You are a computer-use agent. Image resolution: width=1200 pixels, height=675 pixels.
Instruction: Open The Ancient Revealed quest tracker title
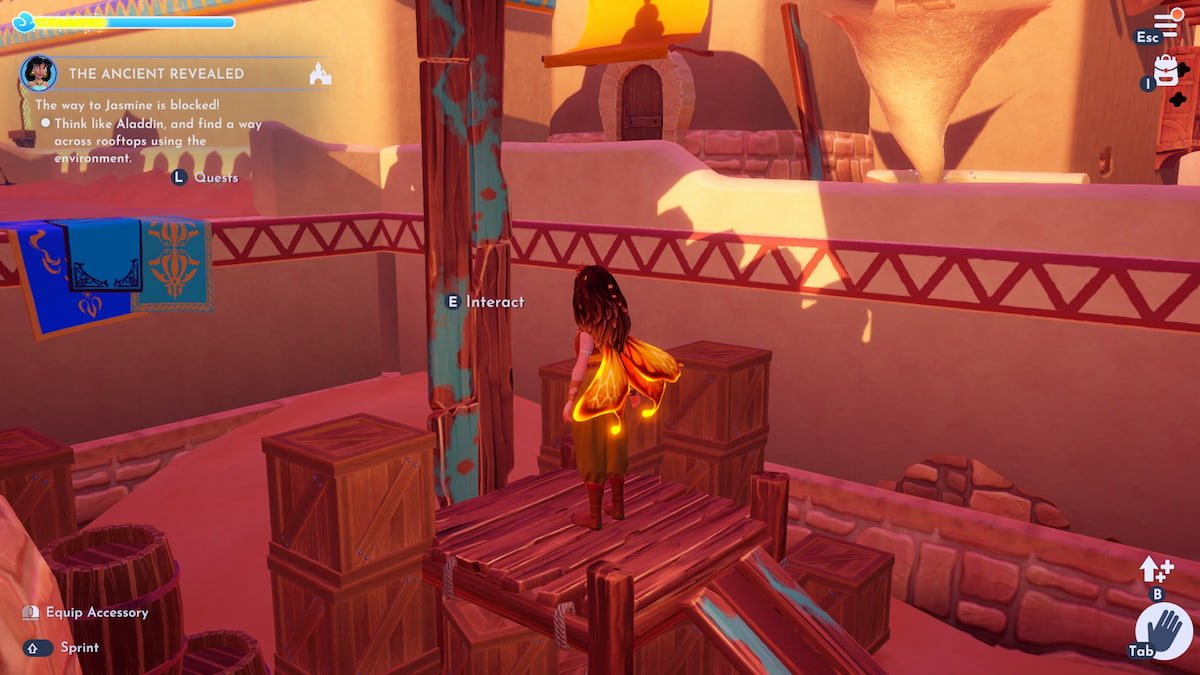156,74
